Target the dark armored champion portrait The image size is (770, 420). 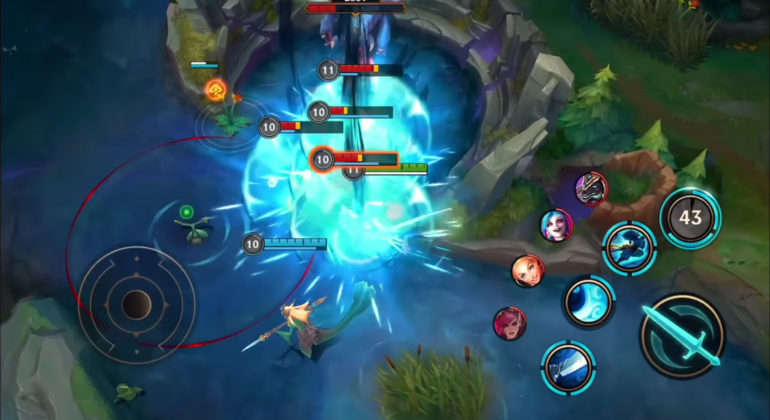(x=590, y=187)
